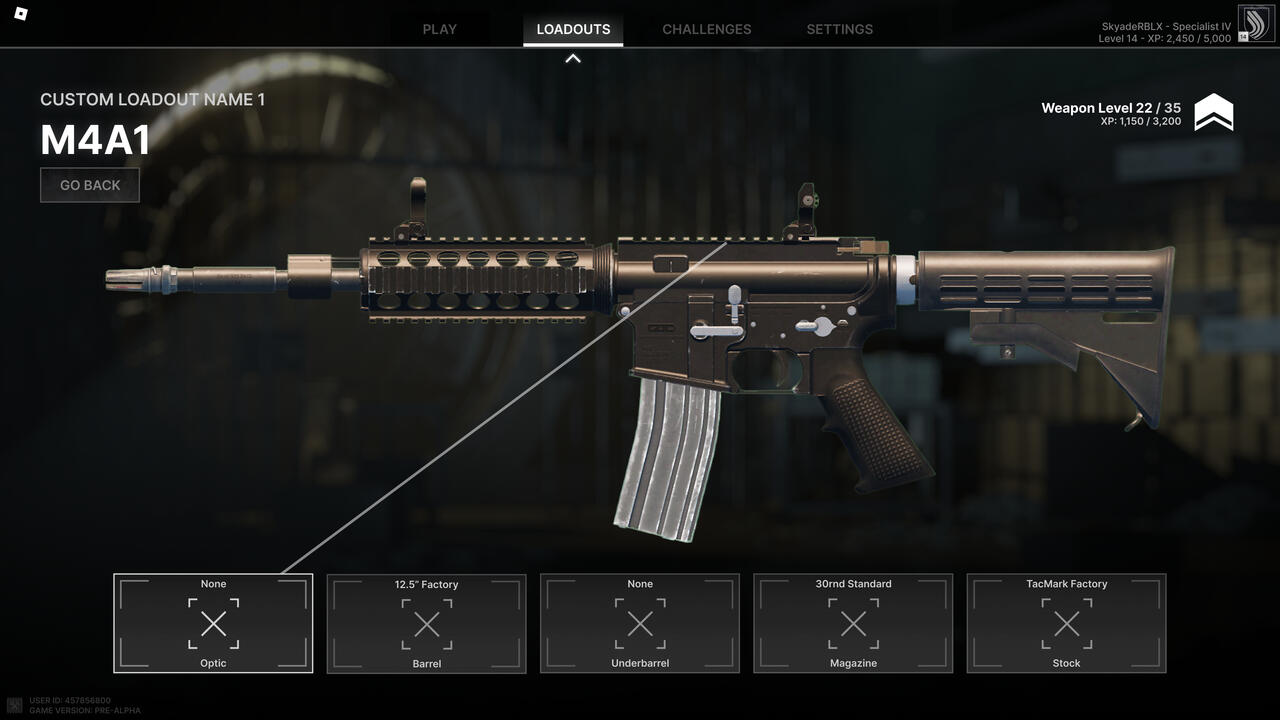The width and height of the screenshot is (1280, 720).
Task: Select the Optic attachment slot
Action: pos(213,623)
